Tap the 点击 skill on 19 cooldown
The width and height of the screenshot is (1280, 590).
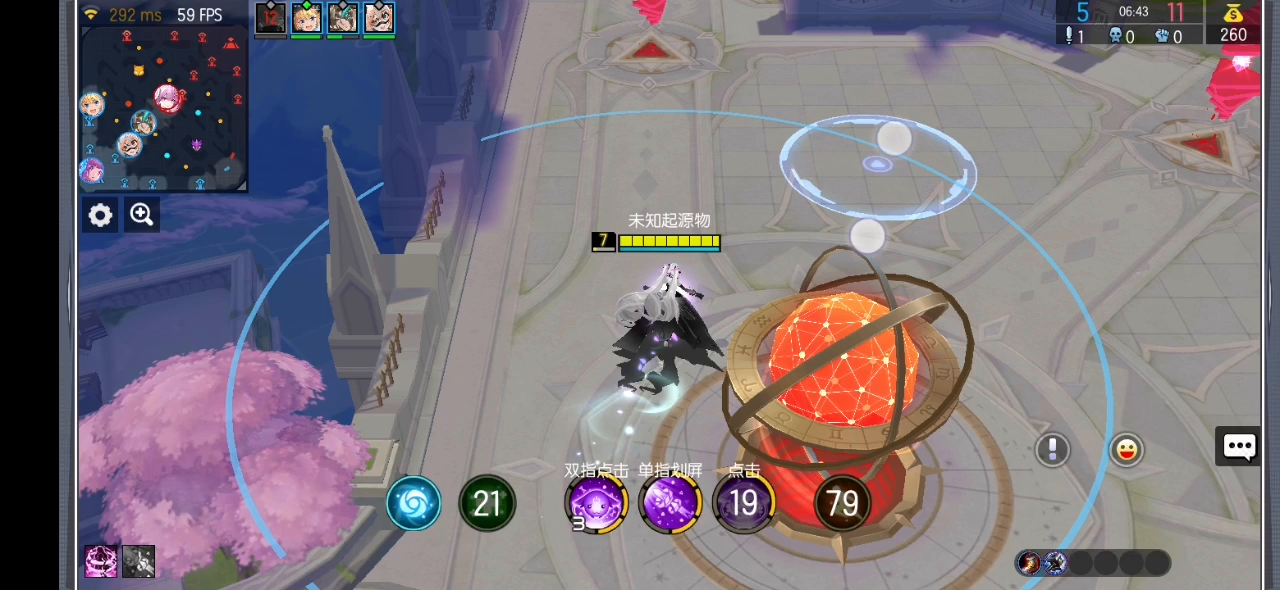tap(743, 502)
